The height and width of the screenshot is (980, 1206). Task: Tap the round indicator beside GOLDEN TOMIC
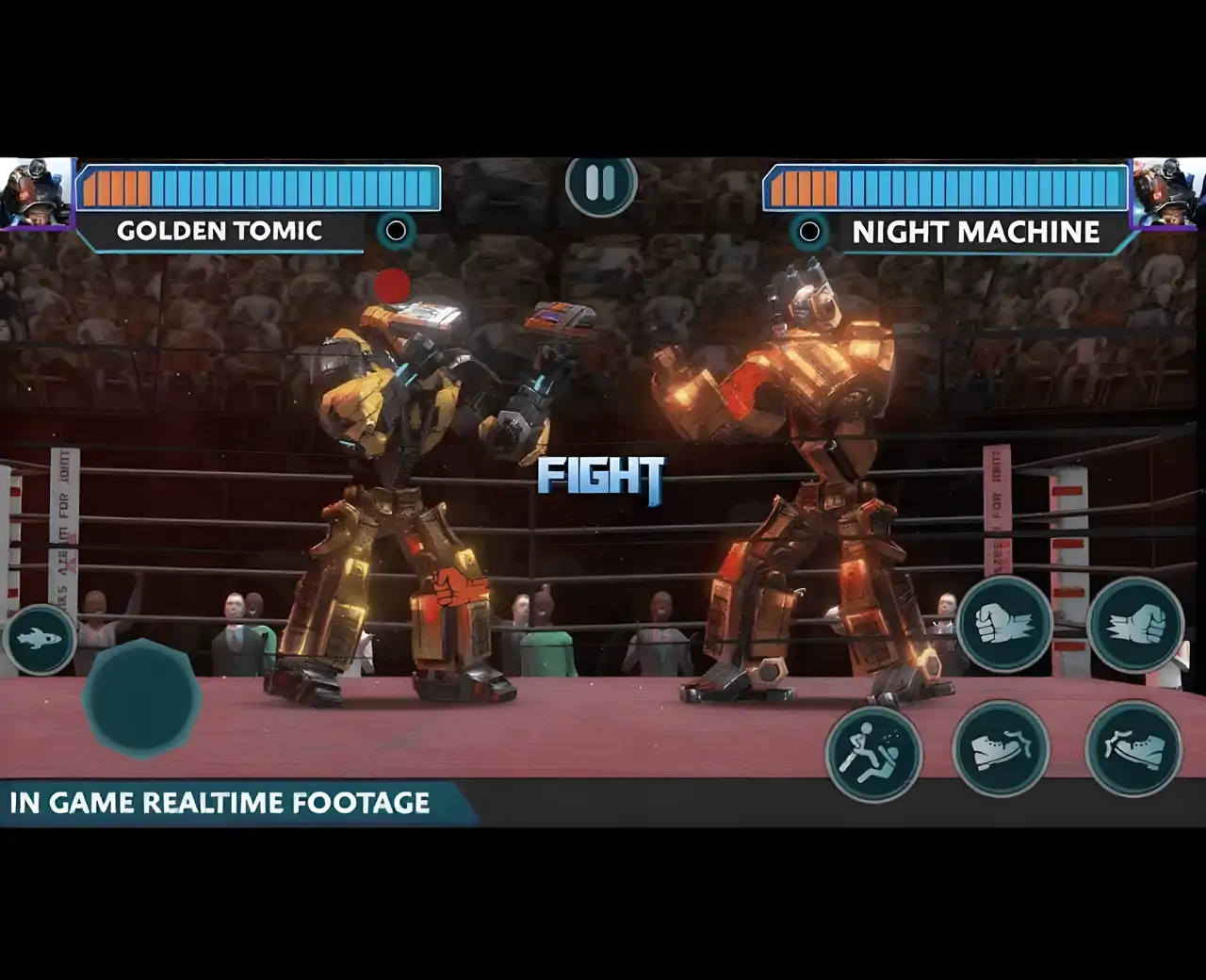point(396,229)
